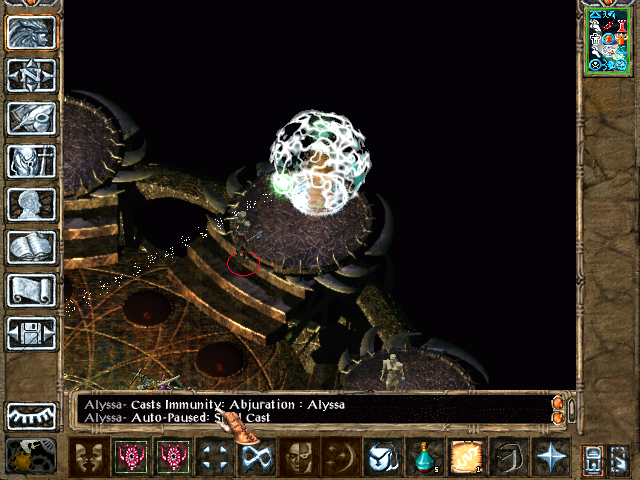Use the blue potion quick item
The height and width of the screenshot is (480, 640).
pos(424,457)
